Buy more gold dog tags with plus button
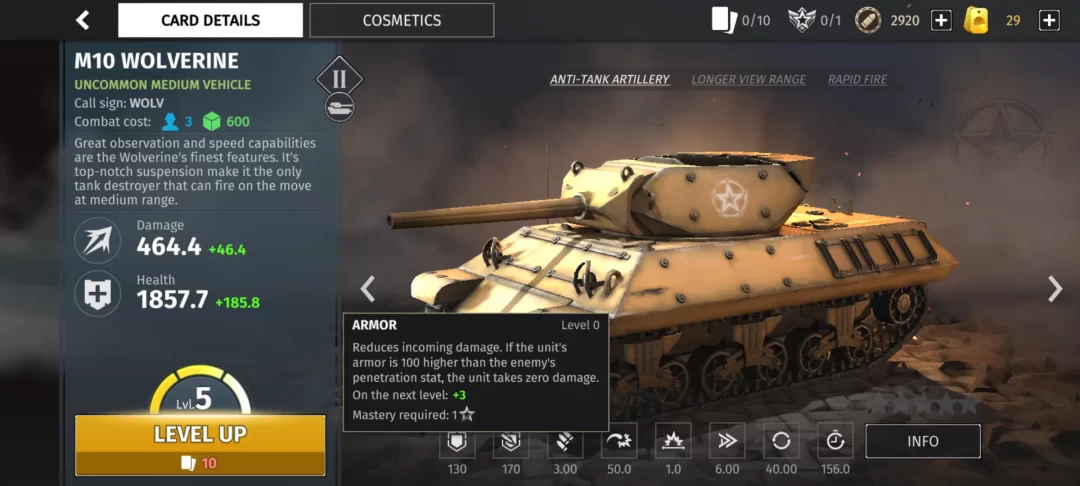 coord(1049,20)
